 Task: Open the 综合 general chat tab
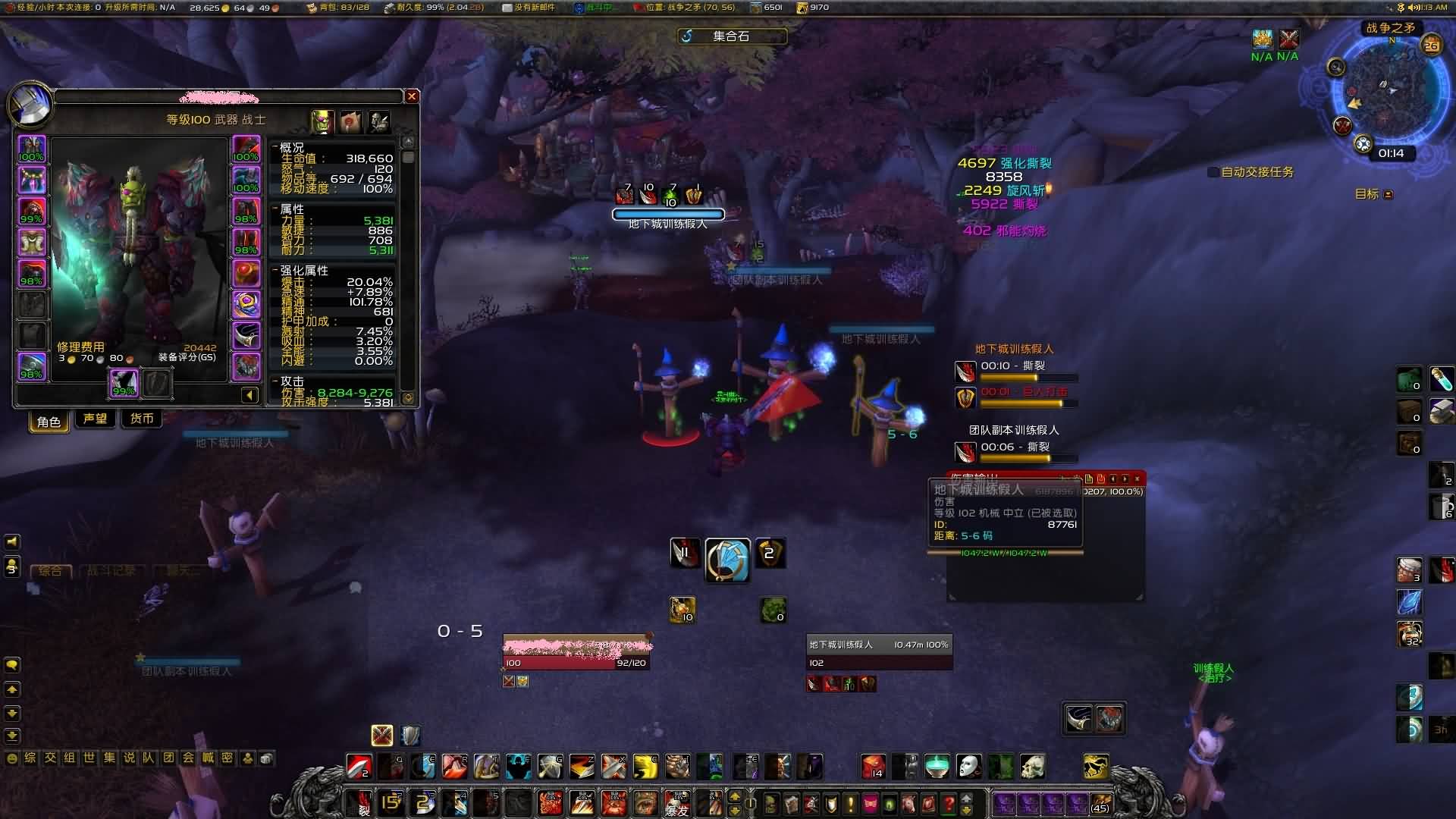tap(50, 570)
